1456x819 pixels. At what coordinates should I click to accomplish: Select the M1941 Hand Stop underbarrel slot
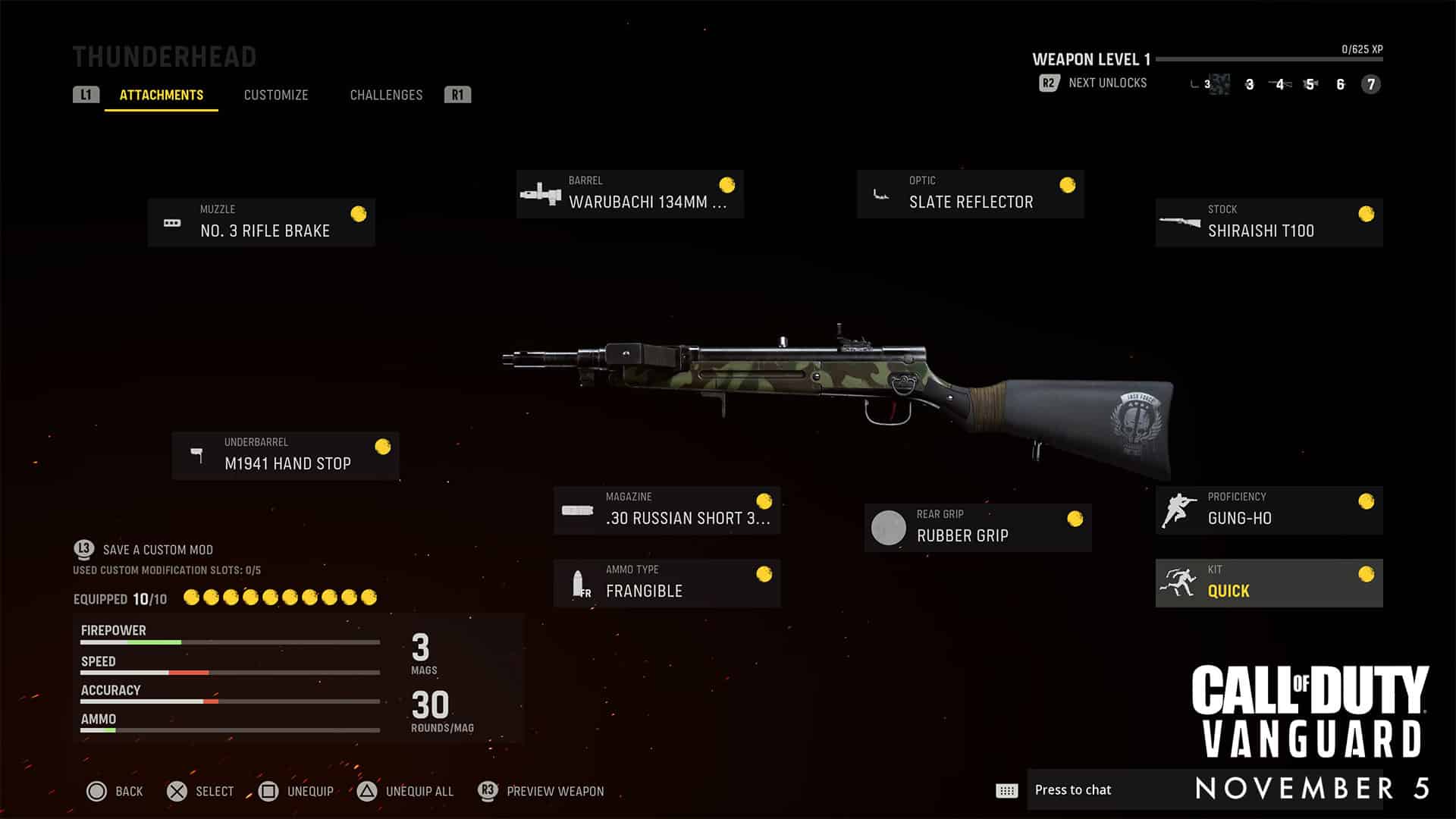pos(286,455)
